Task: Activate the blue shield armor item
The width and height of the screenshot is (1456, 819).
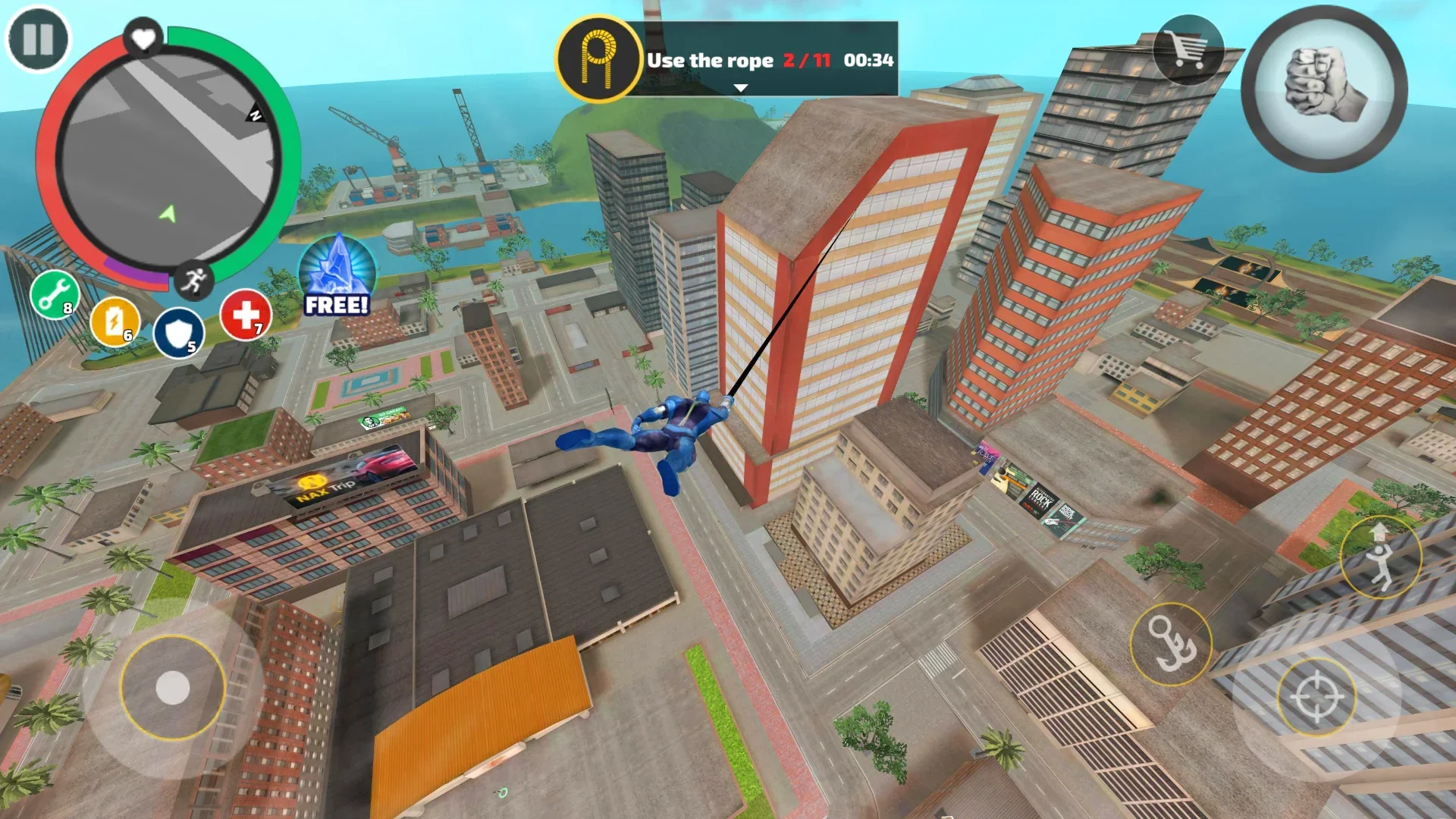Action: coord(179,334)
